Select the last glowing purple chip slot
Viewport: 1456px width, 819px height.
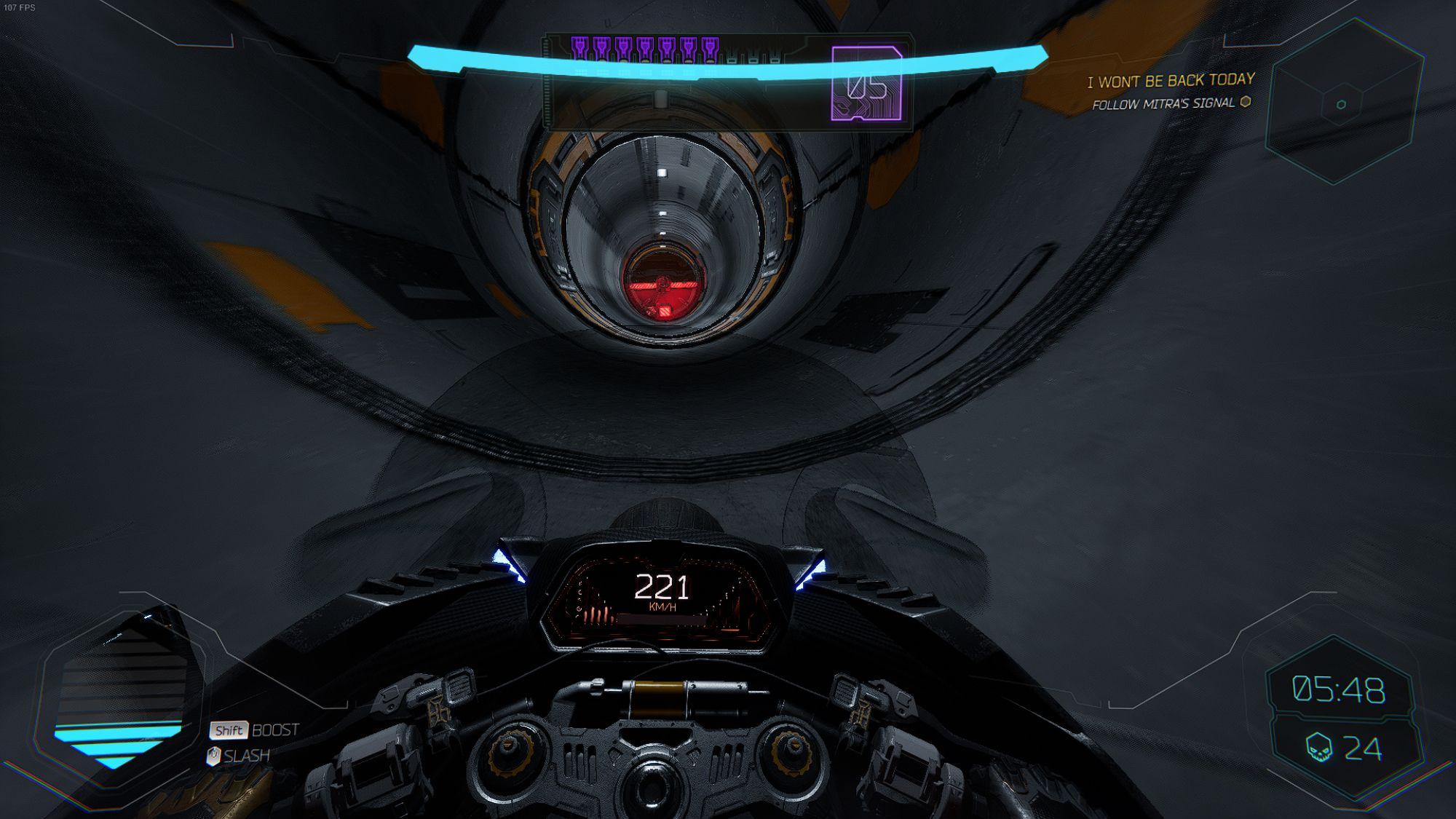point(711,47)
